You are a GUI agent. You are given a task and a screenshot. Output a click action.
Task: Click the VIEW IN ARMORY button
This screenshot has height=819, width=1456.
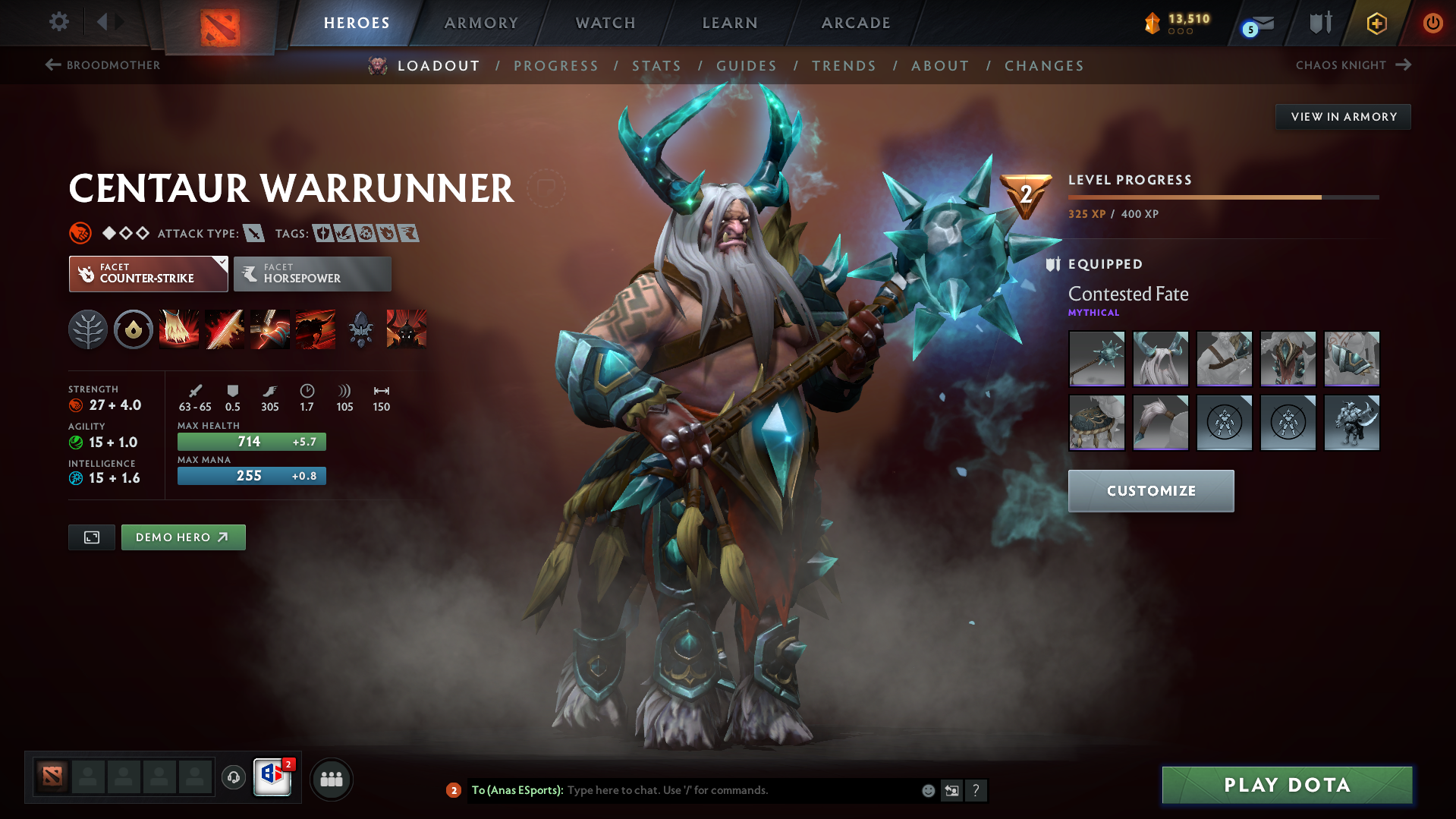click(1342, 116)
